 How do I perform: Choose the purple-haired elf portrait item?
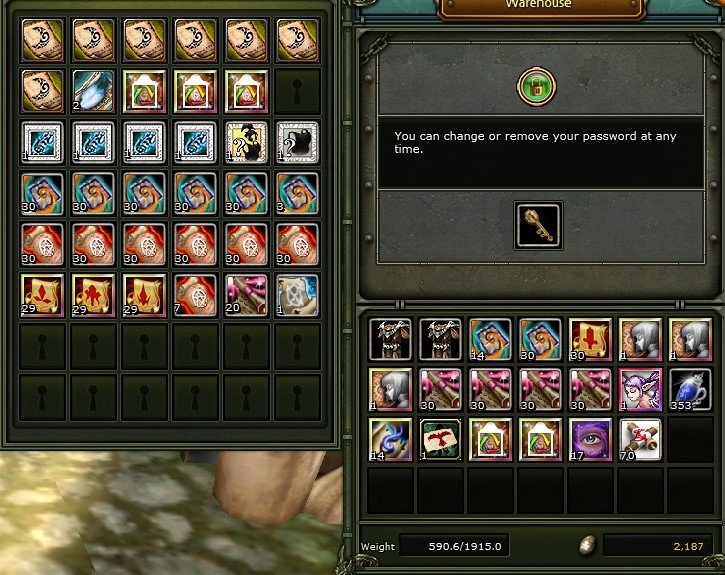click(639, 388)
